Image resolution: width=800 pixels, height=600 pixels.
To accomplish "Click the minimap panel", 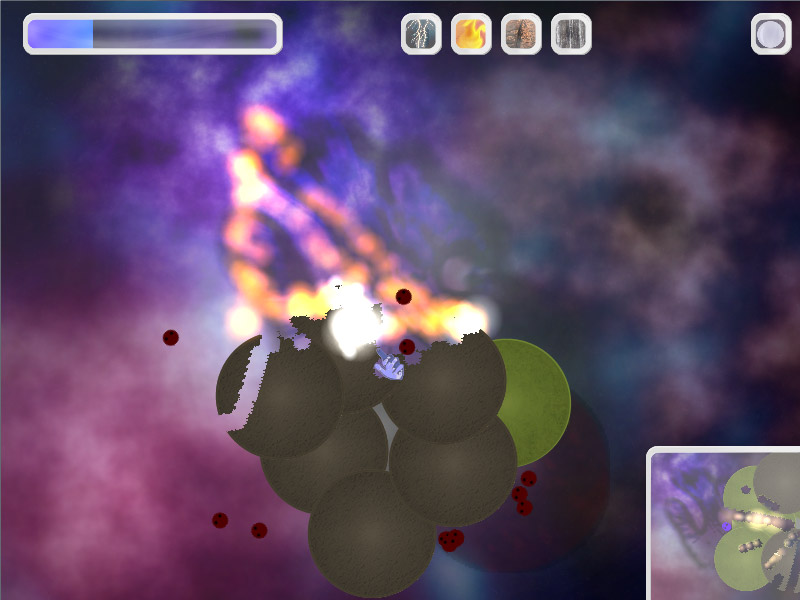I will (726, 525).
